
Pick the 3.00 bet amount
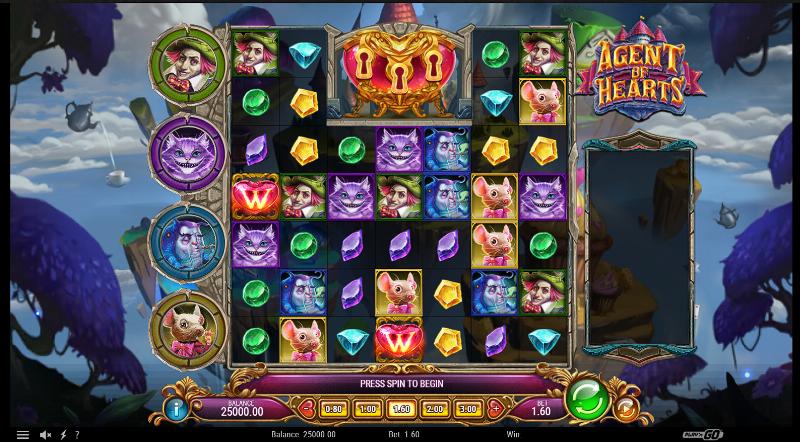pos(468,408)
